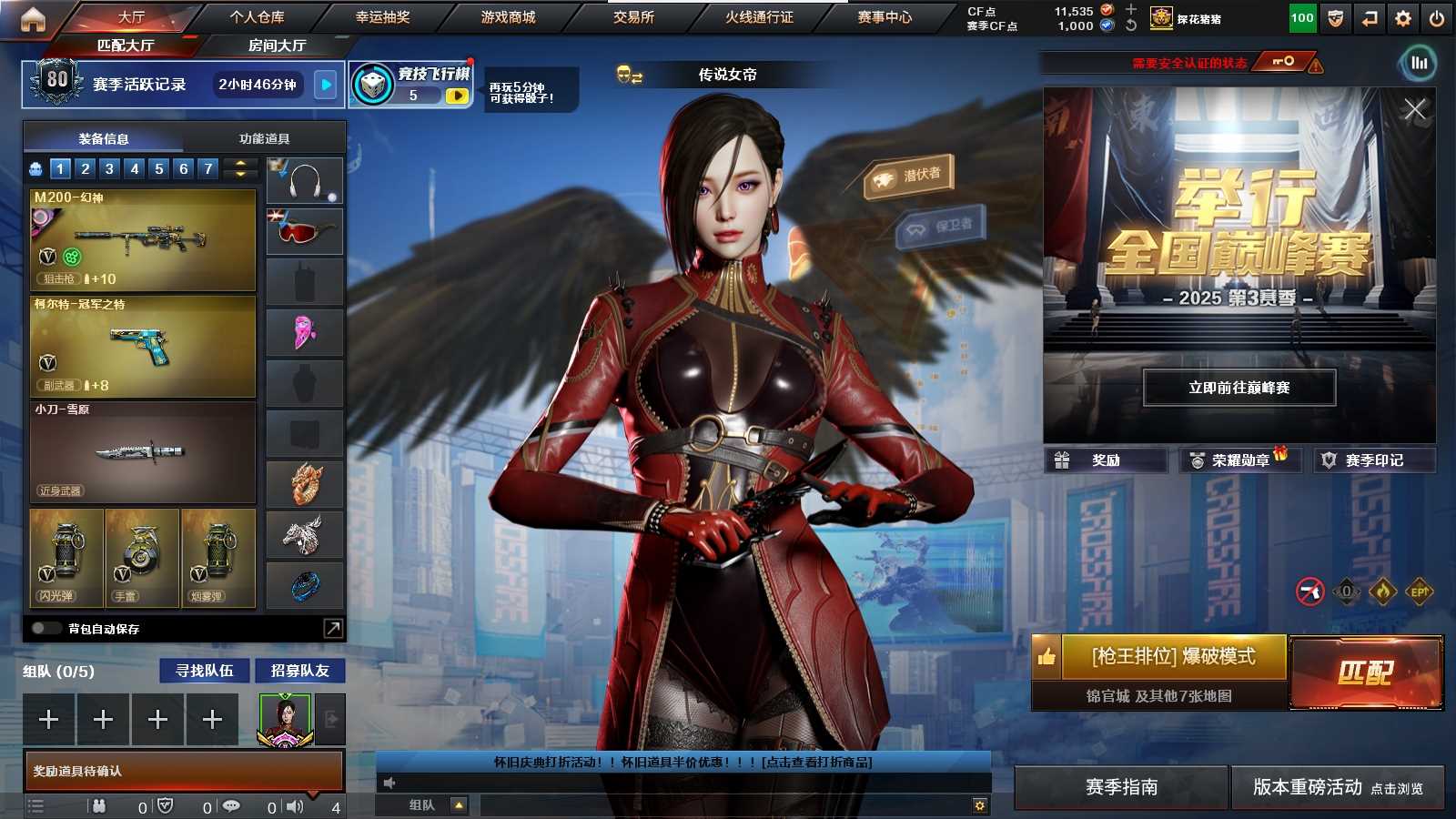Open the 赛季指南 season guide
Viewport: 1456px width, 819px height.
click(1121, 787)
